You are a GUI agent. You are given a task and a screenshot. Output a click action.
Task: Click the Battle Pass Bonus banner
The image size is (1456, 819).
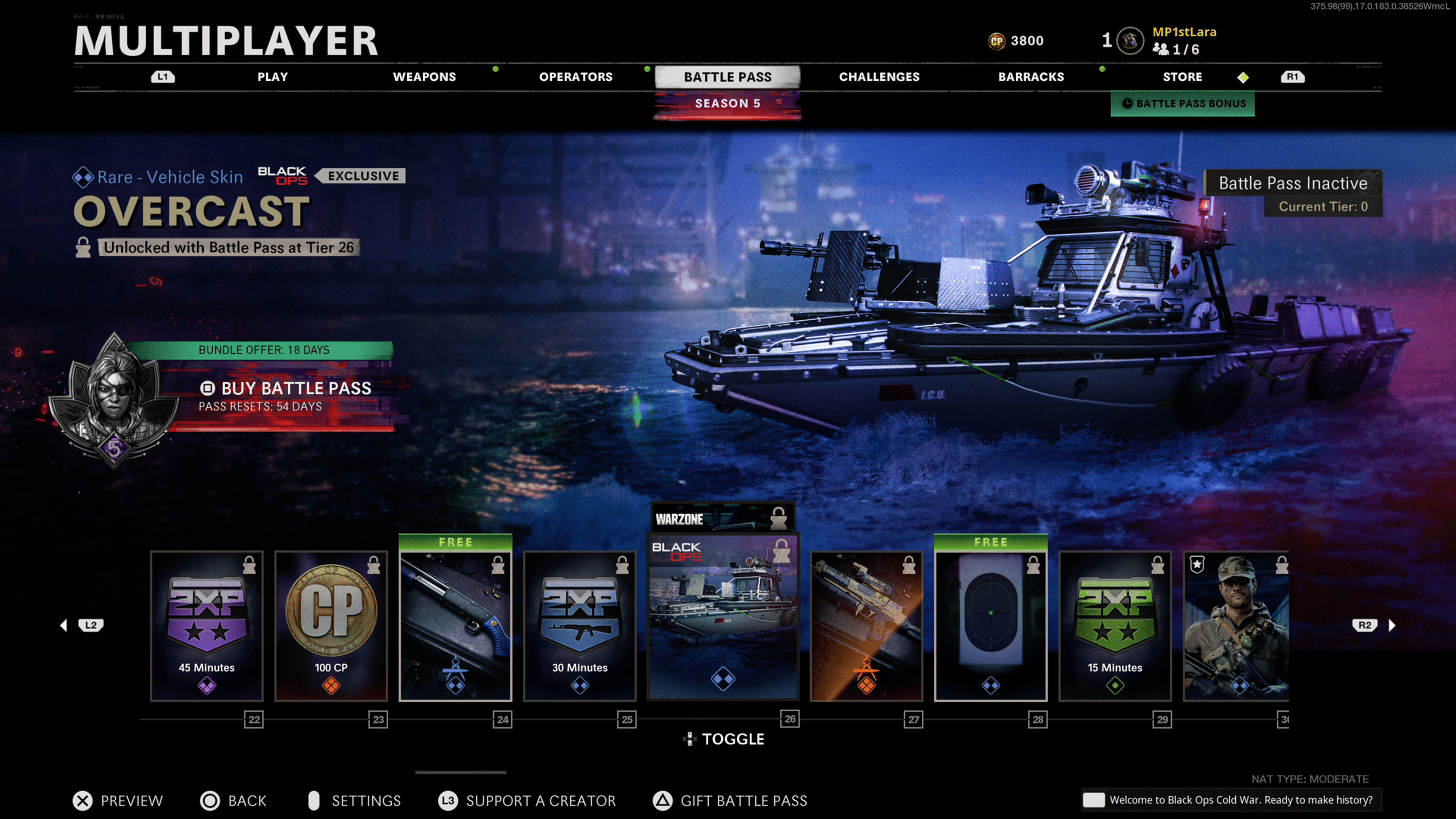1183,104
